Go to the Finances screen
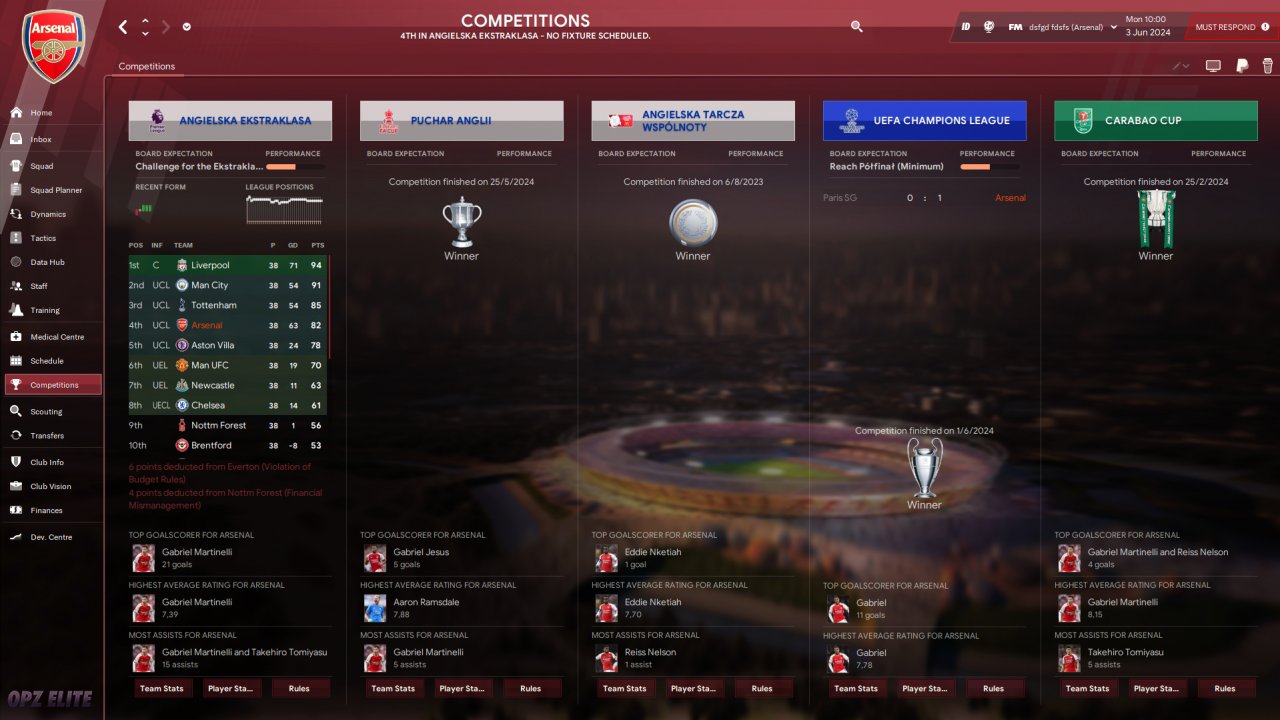 pyautogui.click(x=46, y=511)
